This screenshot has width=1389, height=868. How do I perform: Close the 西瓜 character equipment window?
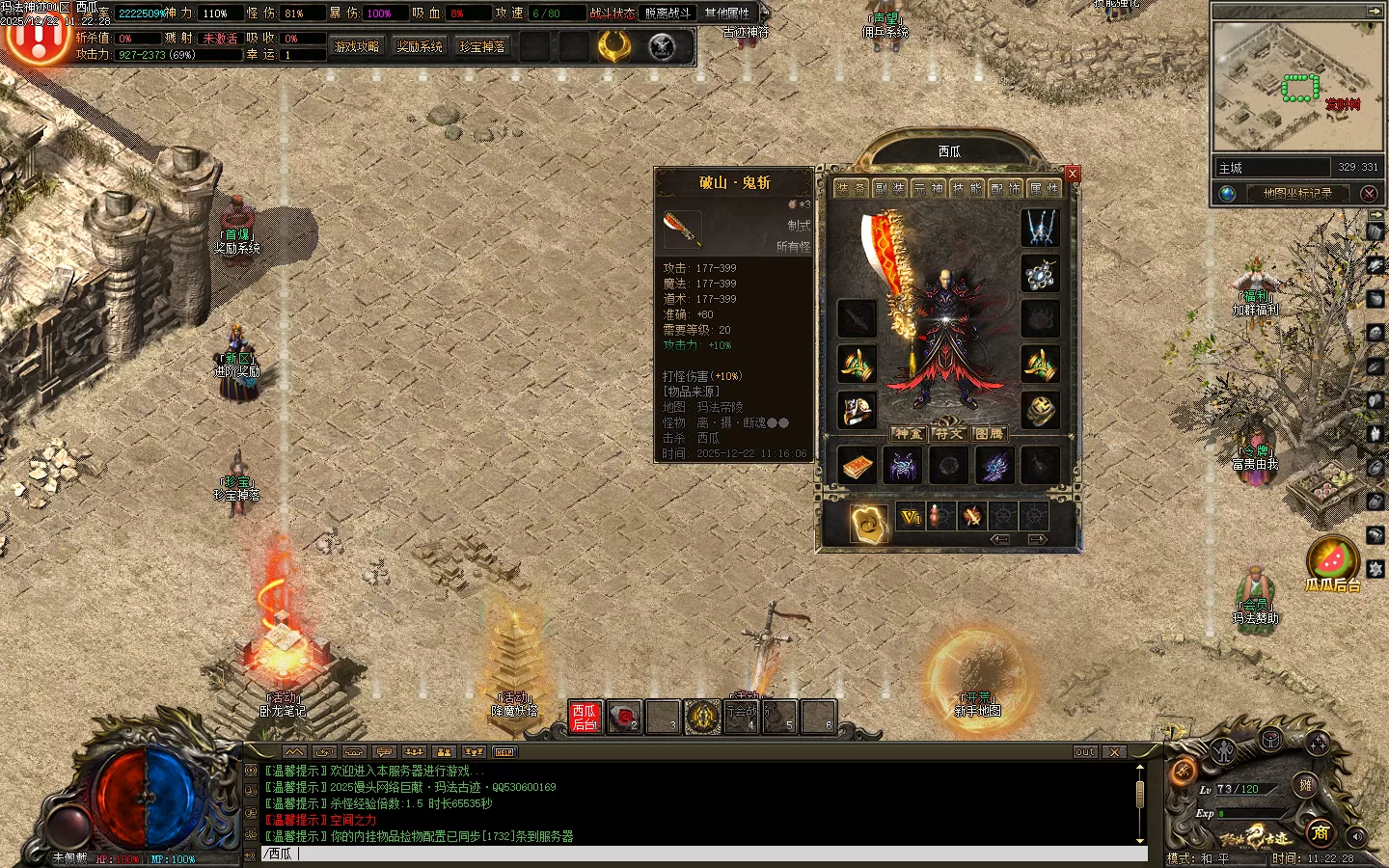1073,174
